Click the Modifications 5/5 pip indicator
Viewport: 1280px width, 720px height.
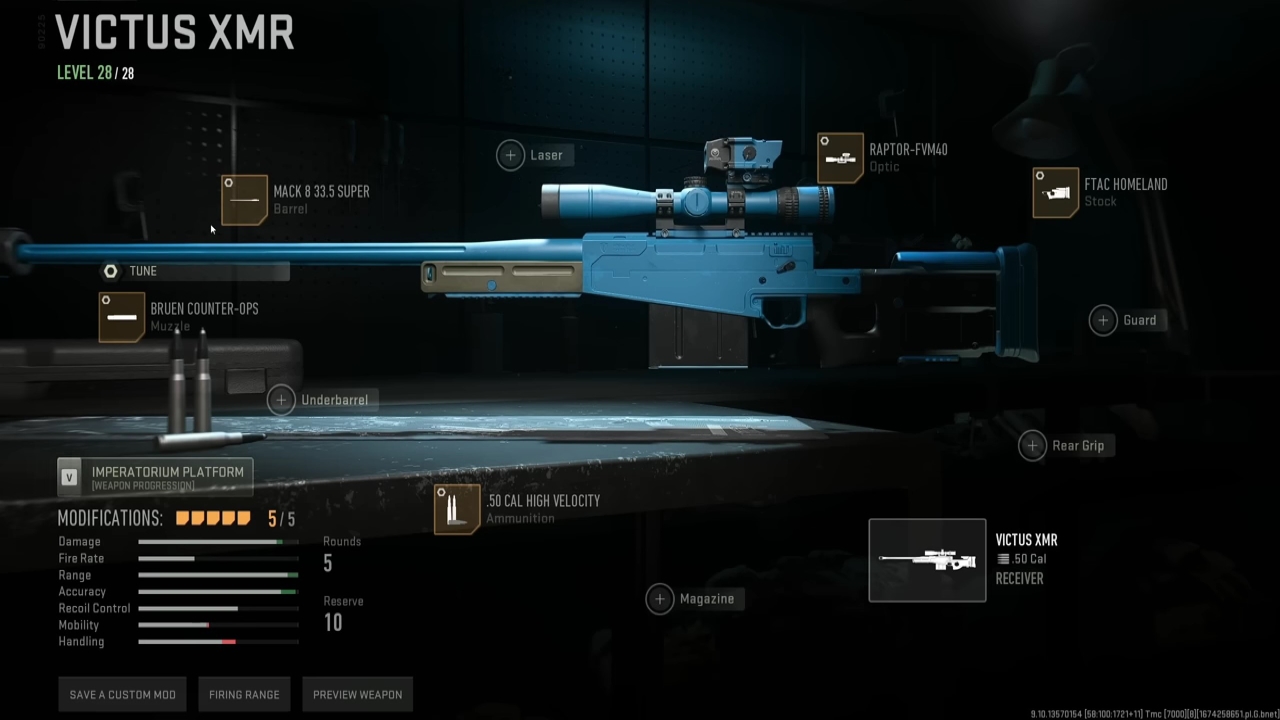[213, 518]
